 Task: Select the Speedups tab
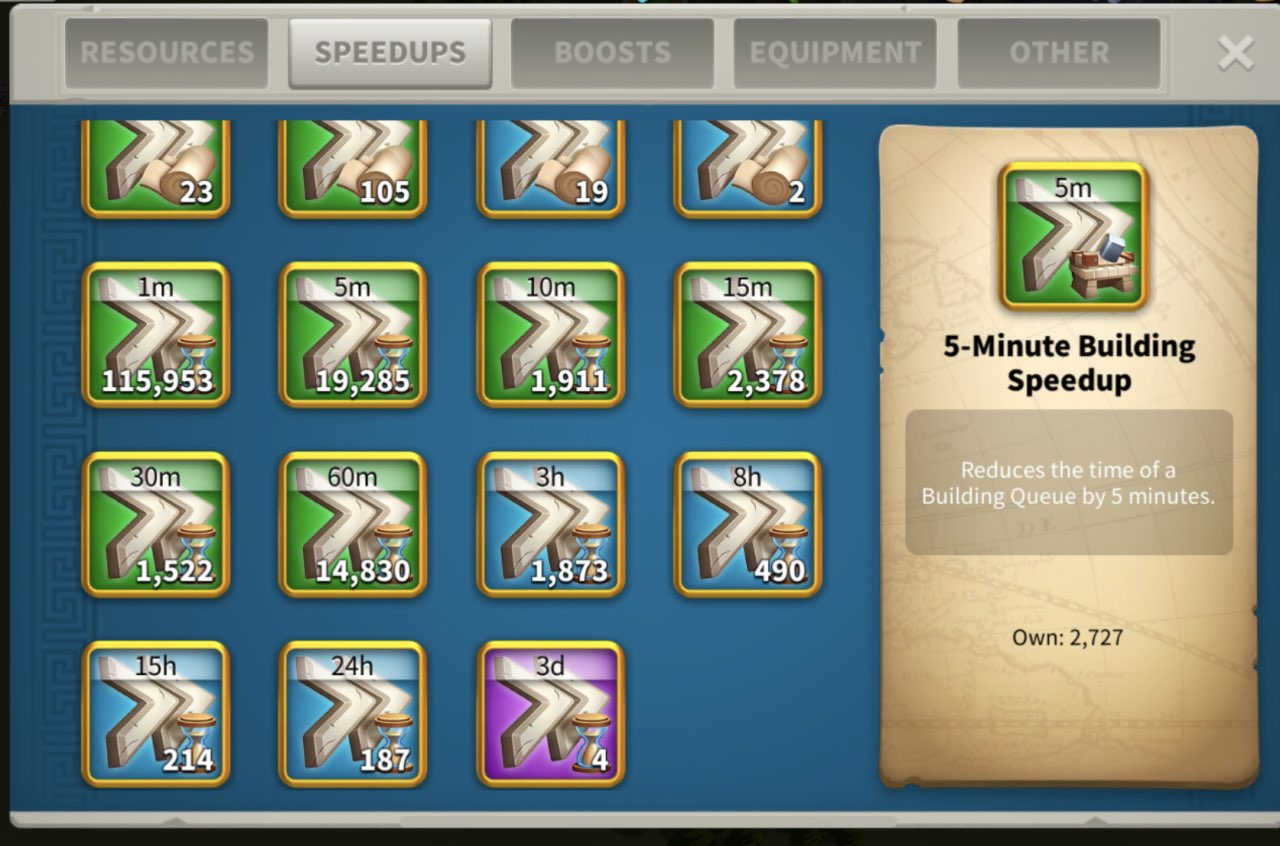click(x=390, y=53)
